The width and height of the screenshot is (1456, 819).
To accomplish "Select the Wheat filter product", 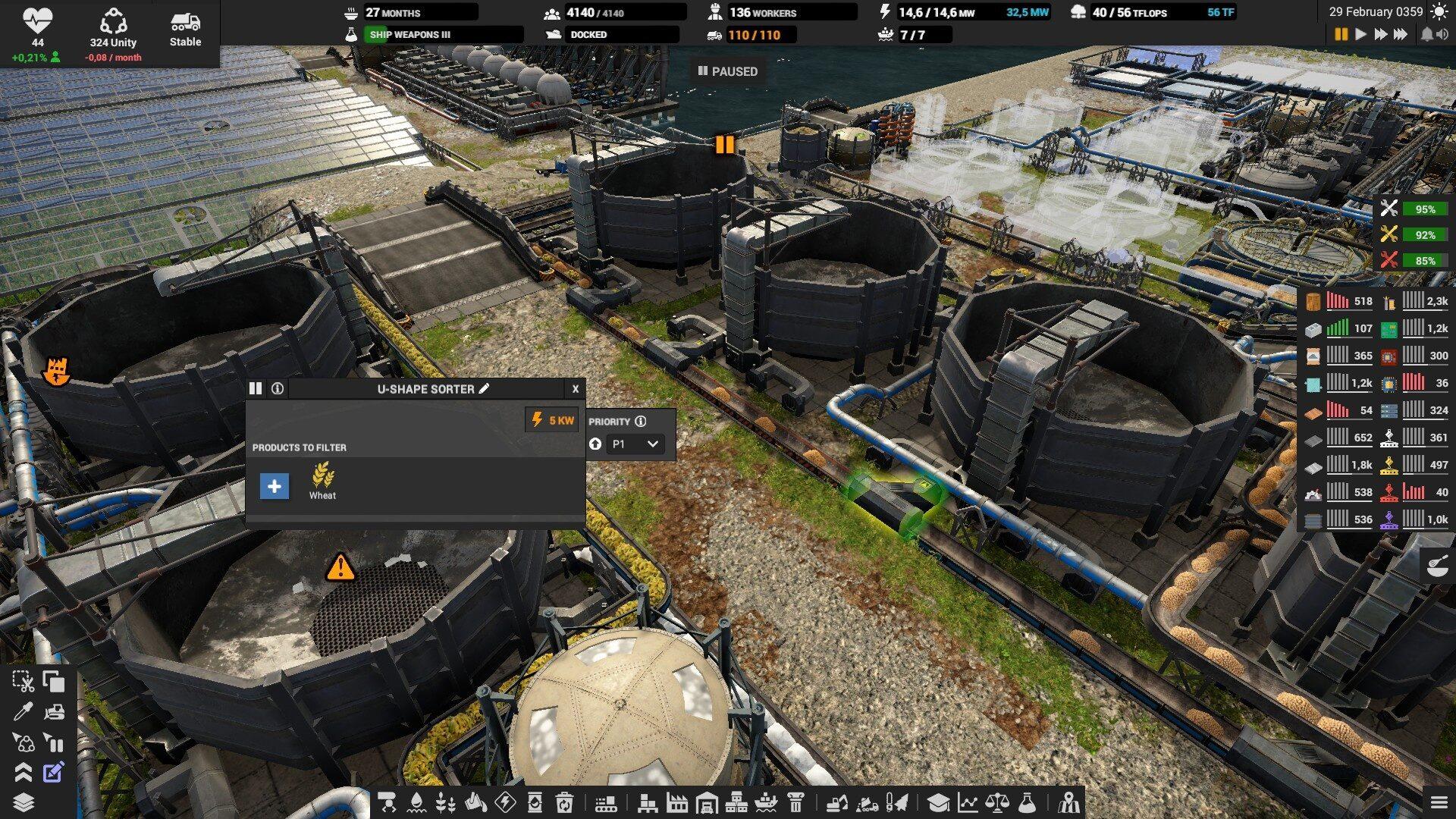I will point(322,480).
